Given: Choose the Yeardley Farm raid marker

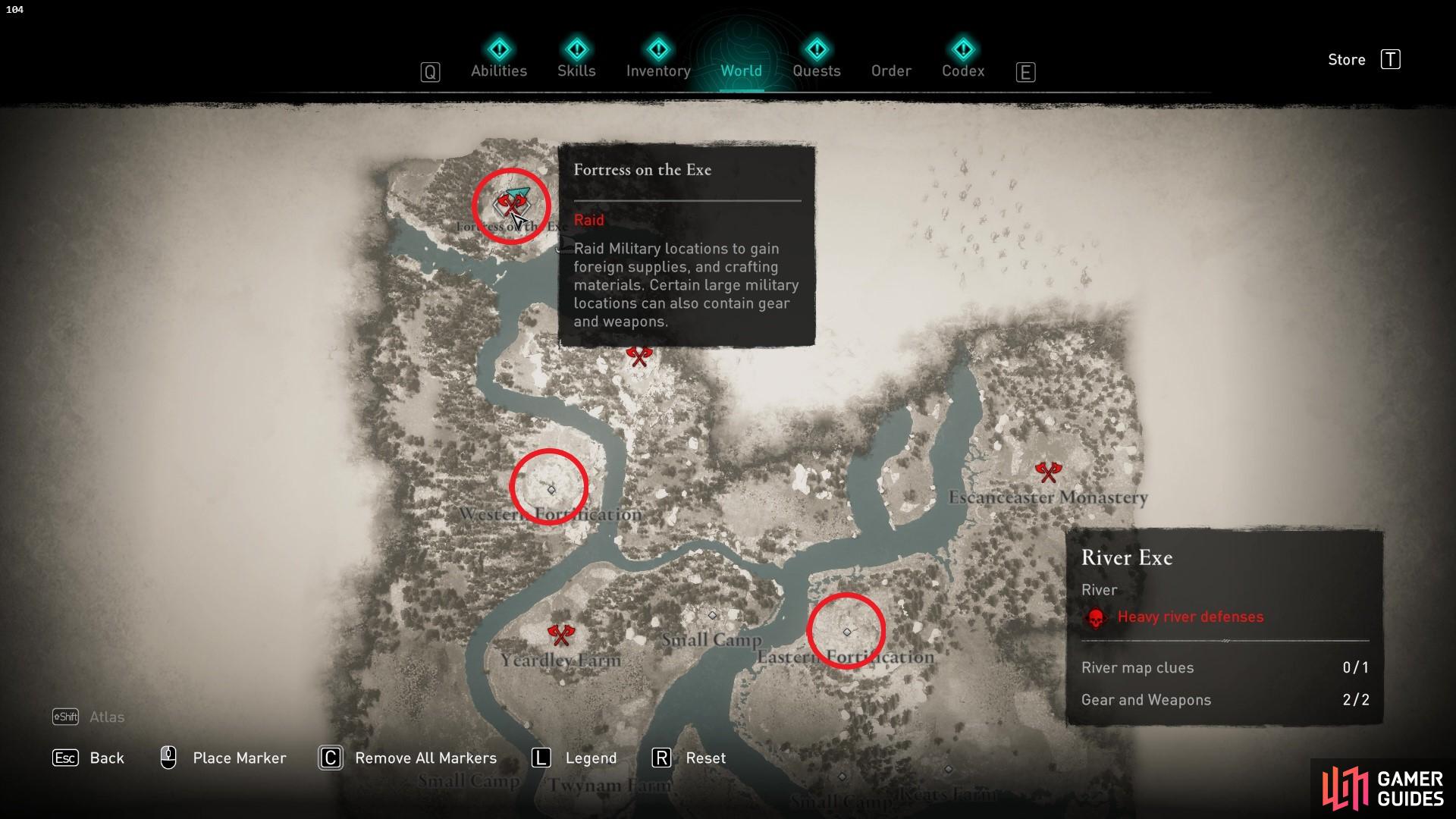Looking at the screenshot, I should [x=561, y=634].
